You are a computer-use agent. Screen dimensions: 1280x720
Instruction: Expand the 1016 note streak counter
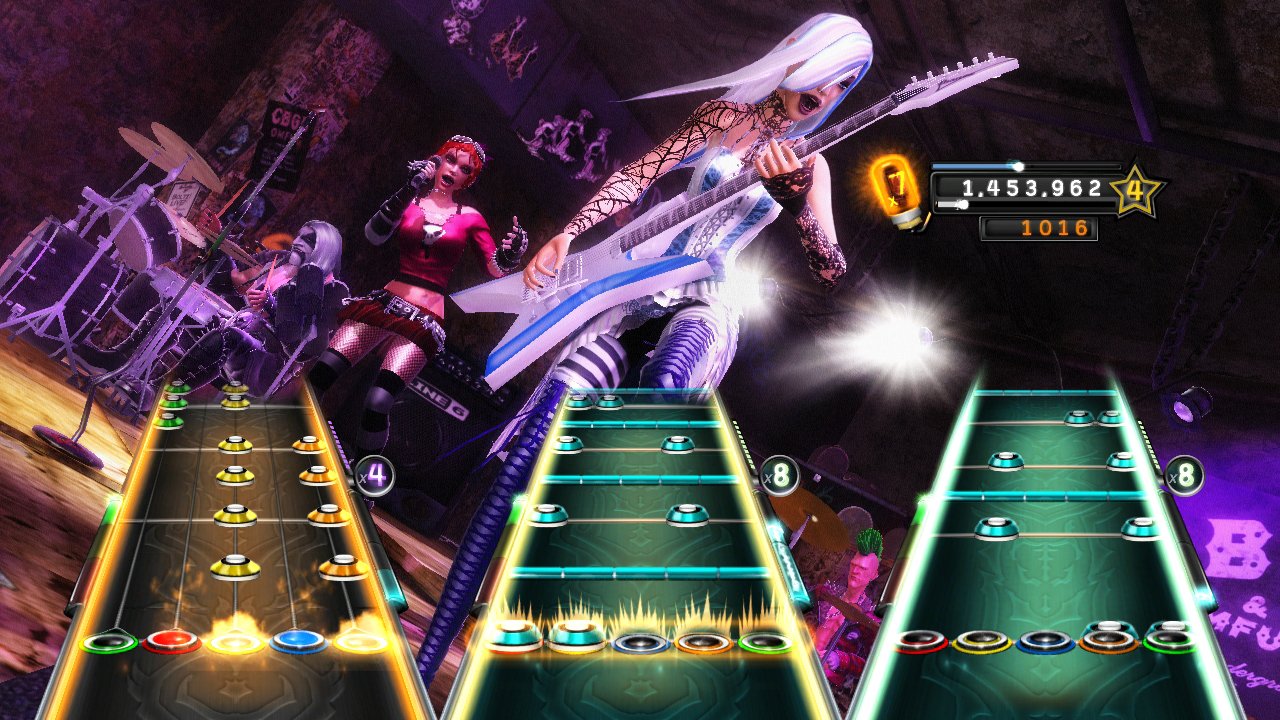point(1040,228)
